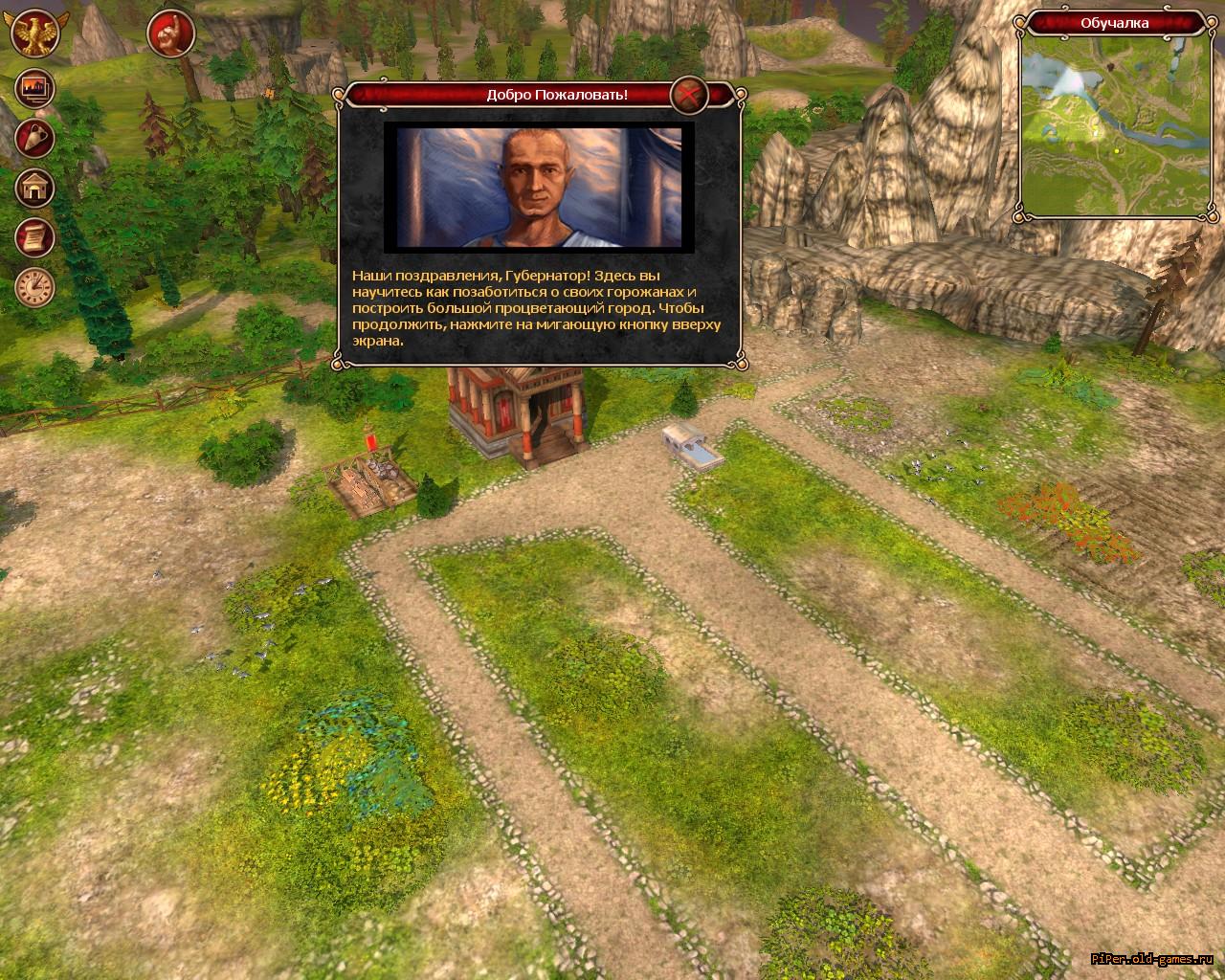Screen dimensions: 1225x980
Task: Open the golden eagle main menu
Action: (35, 33)
